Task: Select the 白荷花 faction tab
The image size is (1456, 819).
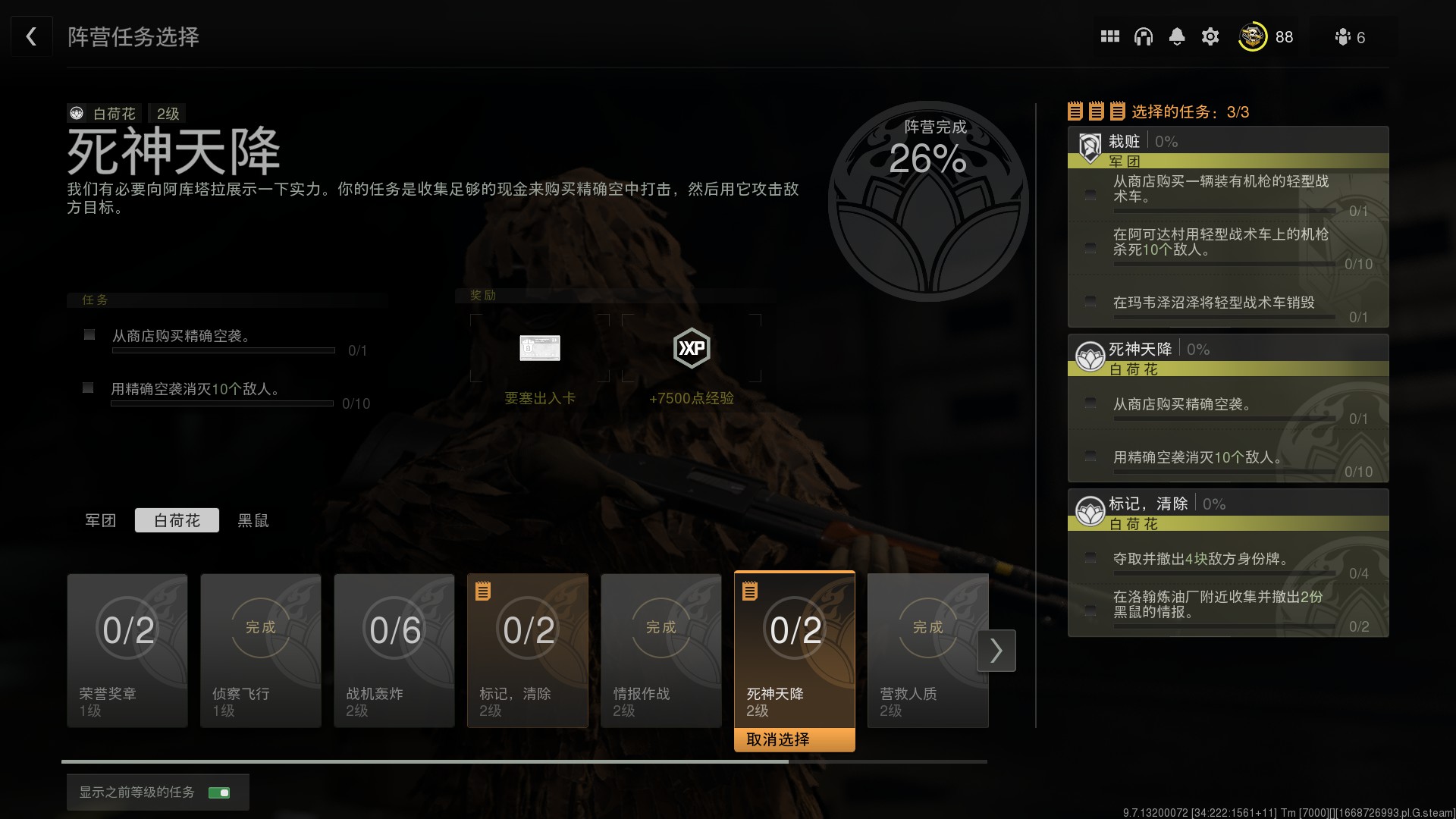Action: coord(177,520)
